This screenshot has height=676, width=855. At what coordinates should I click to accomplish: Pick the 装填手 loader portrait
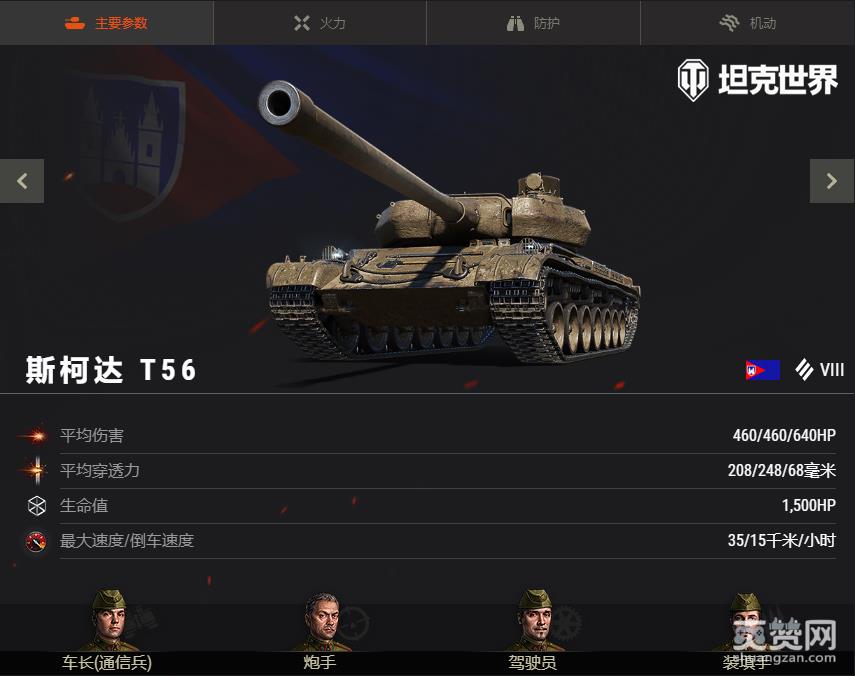pyautogui.click(x=745, y=621)
